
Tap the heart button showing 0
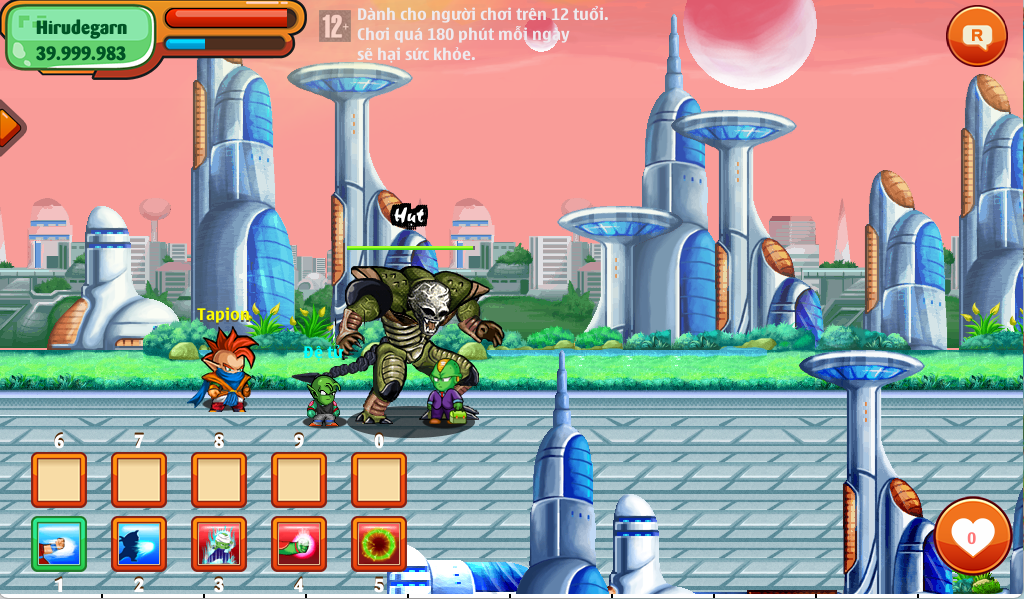point(971,536)
